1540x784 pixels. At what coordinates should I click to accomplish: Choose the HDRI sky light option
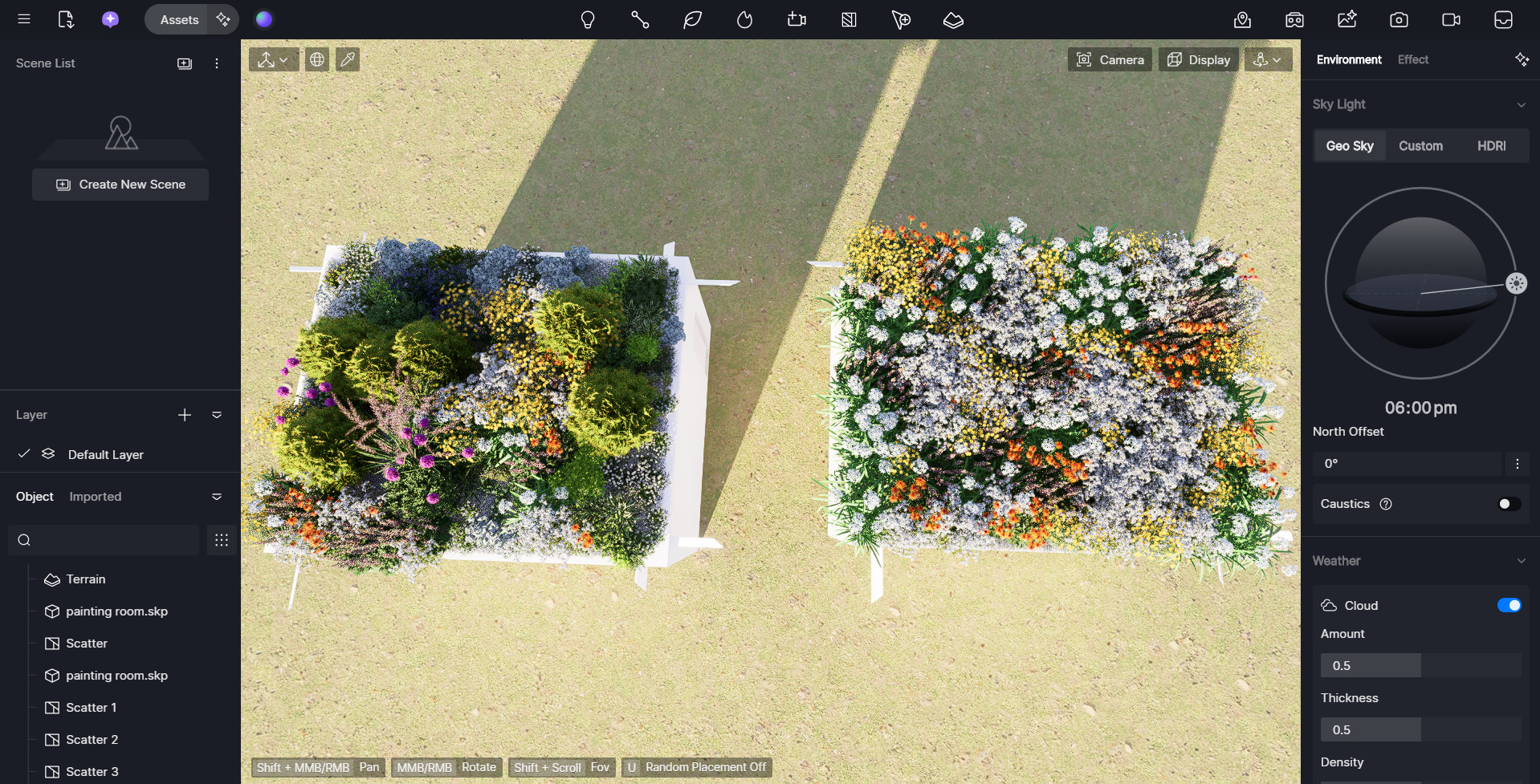(x=1491, y=146)
